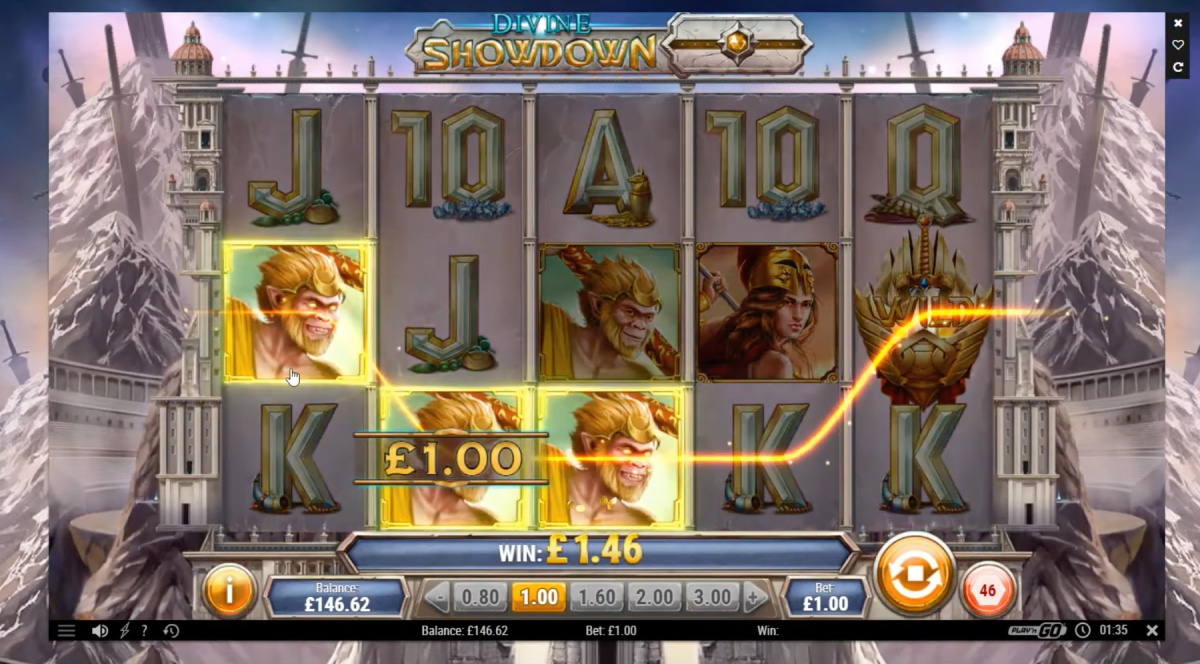Show the game history clock icon
The height and width of the screenshot is (664, 1200).
tap(171, 631)
